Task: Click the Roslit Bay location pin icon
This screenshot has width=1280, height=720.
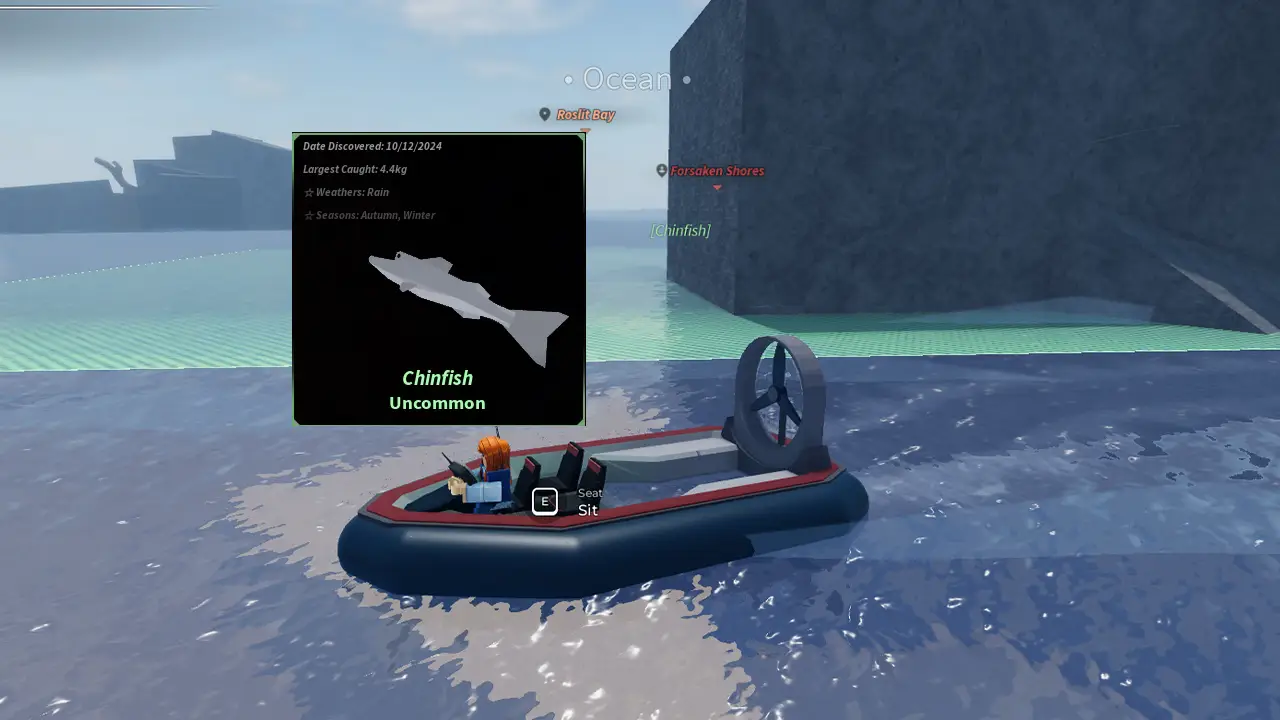Action: click(545, 114)
